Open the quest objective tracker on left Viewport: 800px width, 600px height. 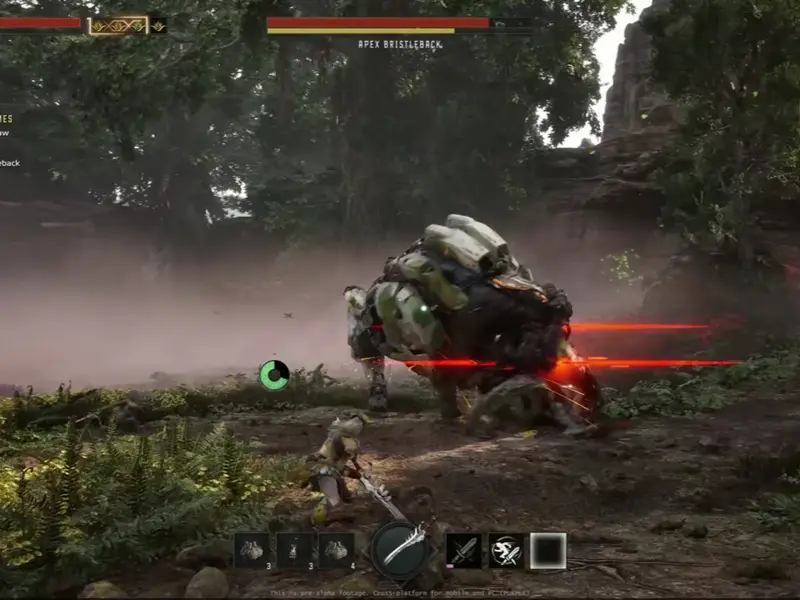click(8, 140)
